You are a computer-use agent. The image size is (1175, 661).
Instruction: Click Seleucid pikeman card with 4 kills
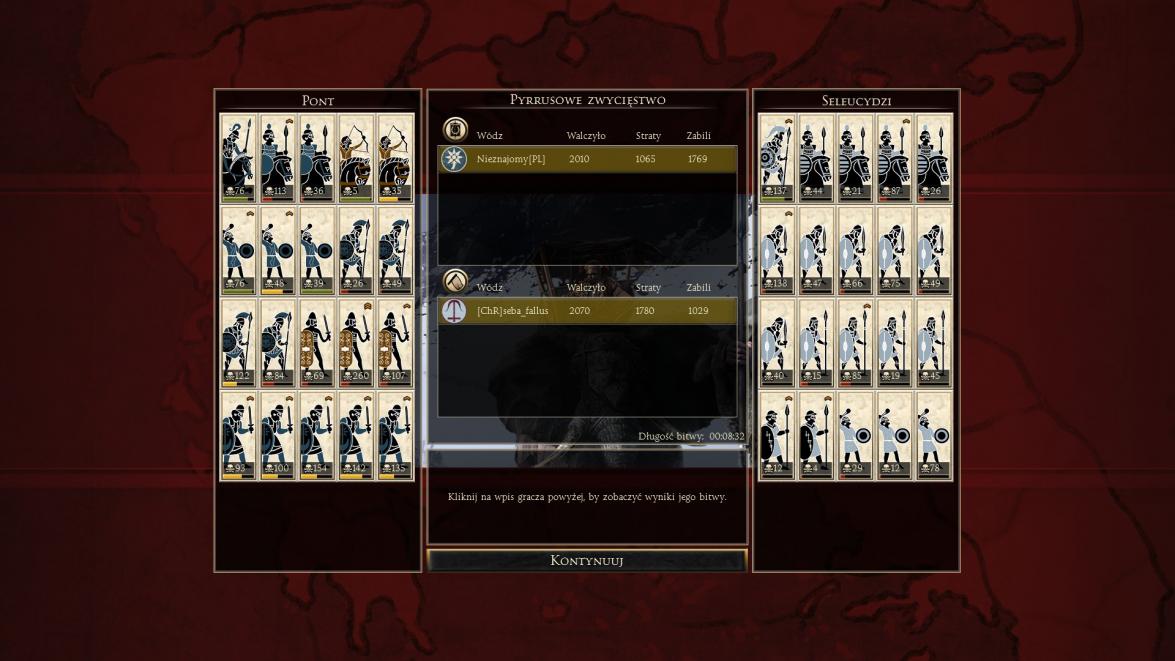(816, 436)
